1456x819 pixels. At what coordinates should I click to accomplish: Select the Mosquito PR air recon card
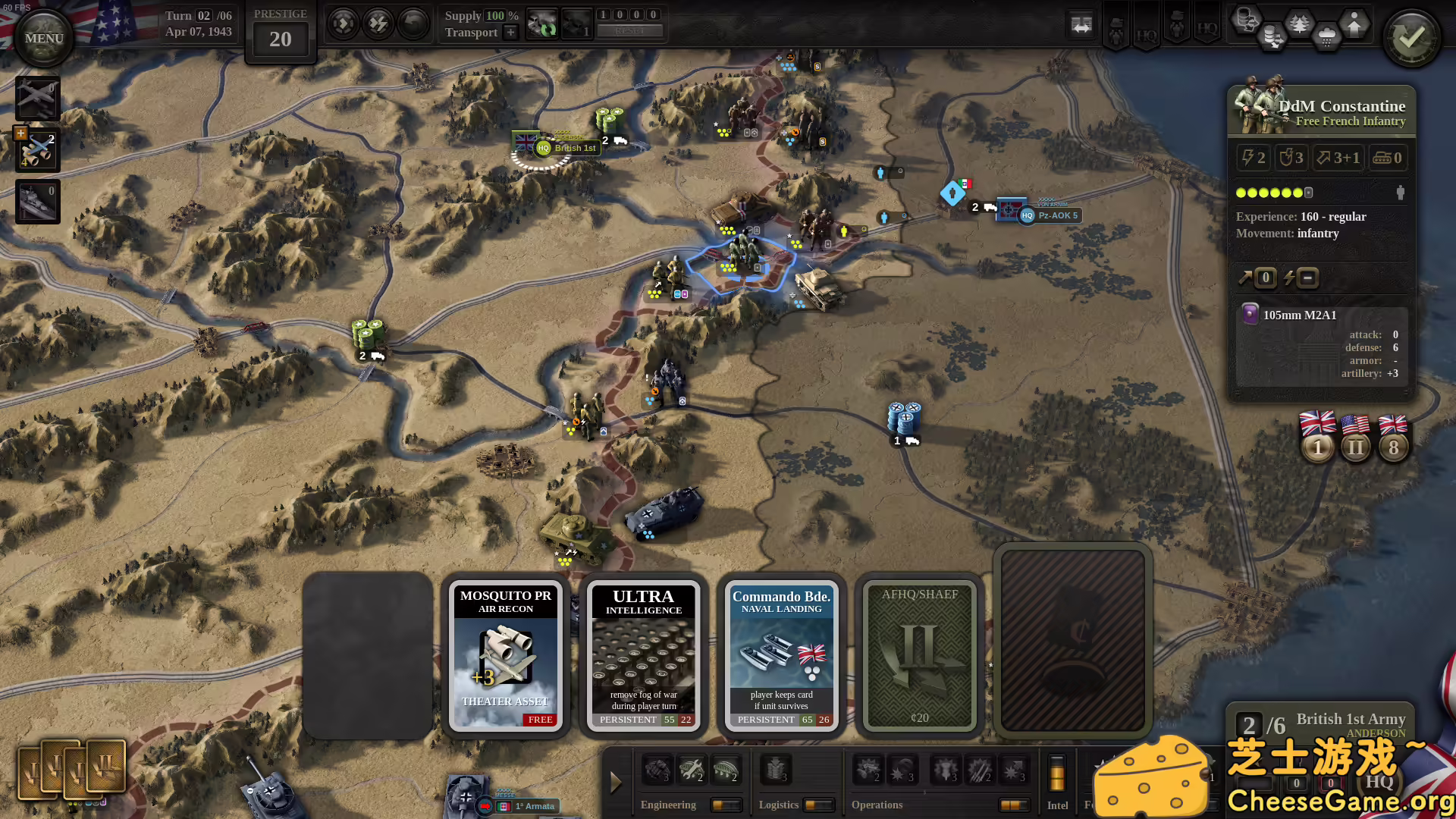coord(506,656)
